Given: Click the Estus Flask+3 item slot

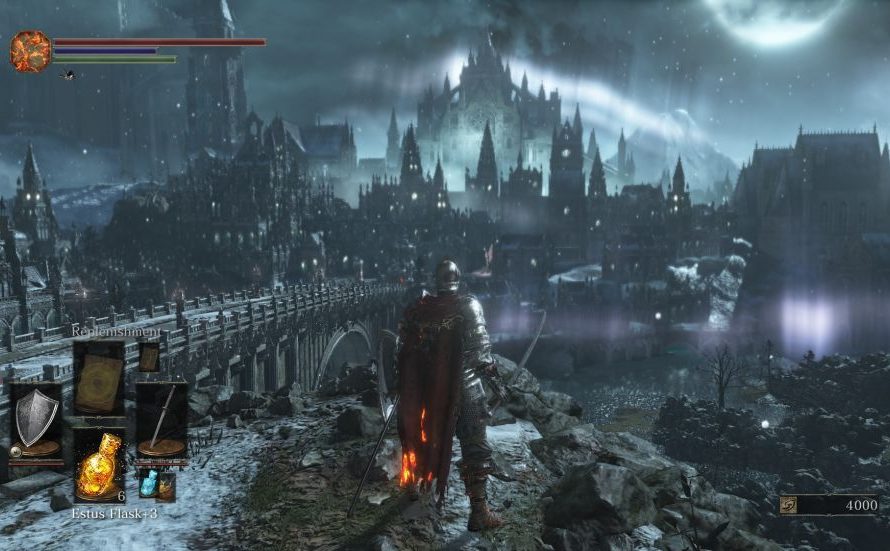Looking at the screenshot, I should (99, 466).
